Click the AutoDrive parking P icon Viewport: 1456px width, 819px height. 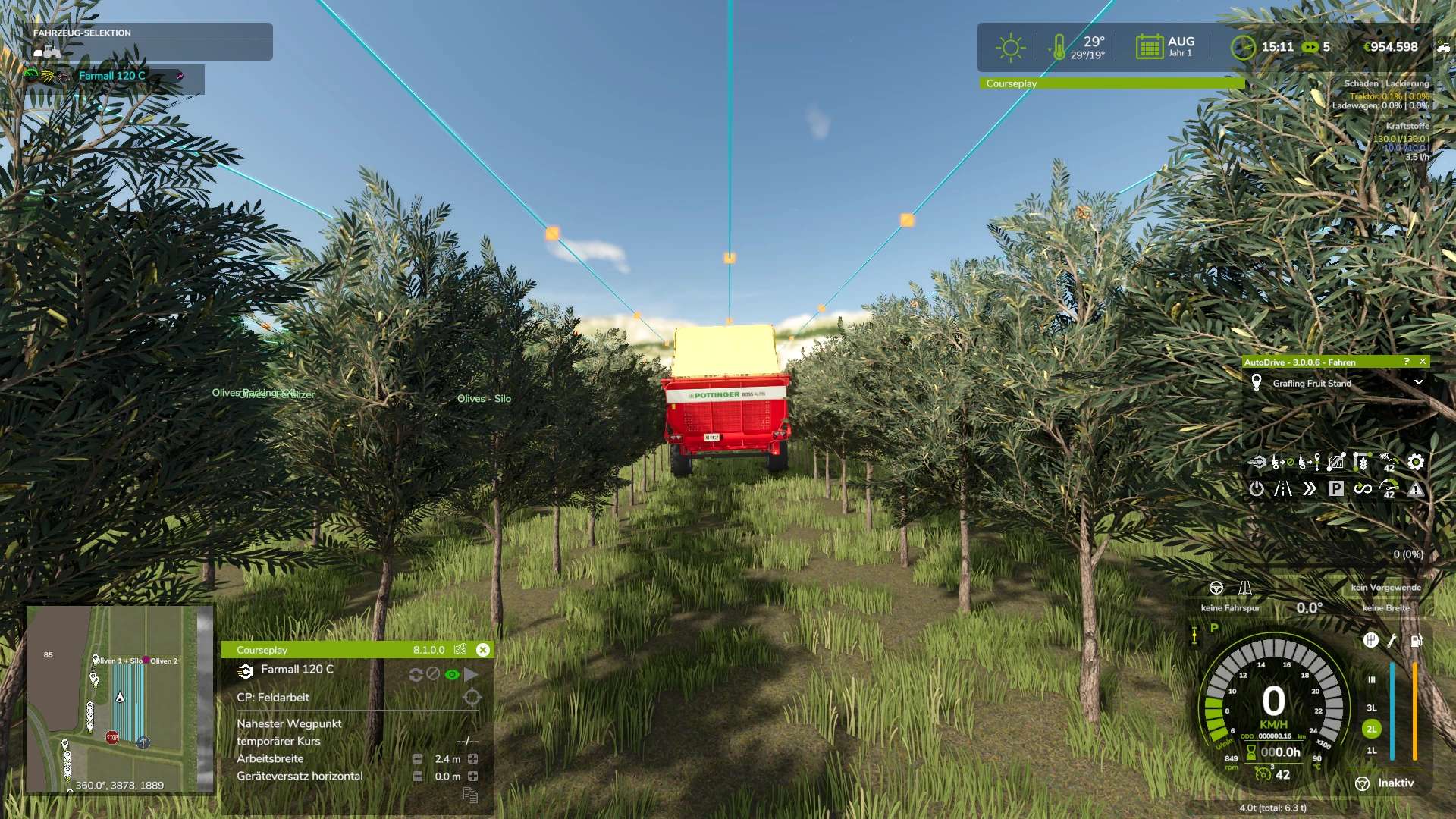coord(1336,489)
